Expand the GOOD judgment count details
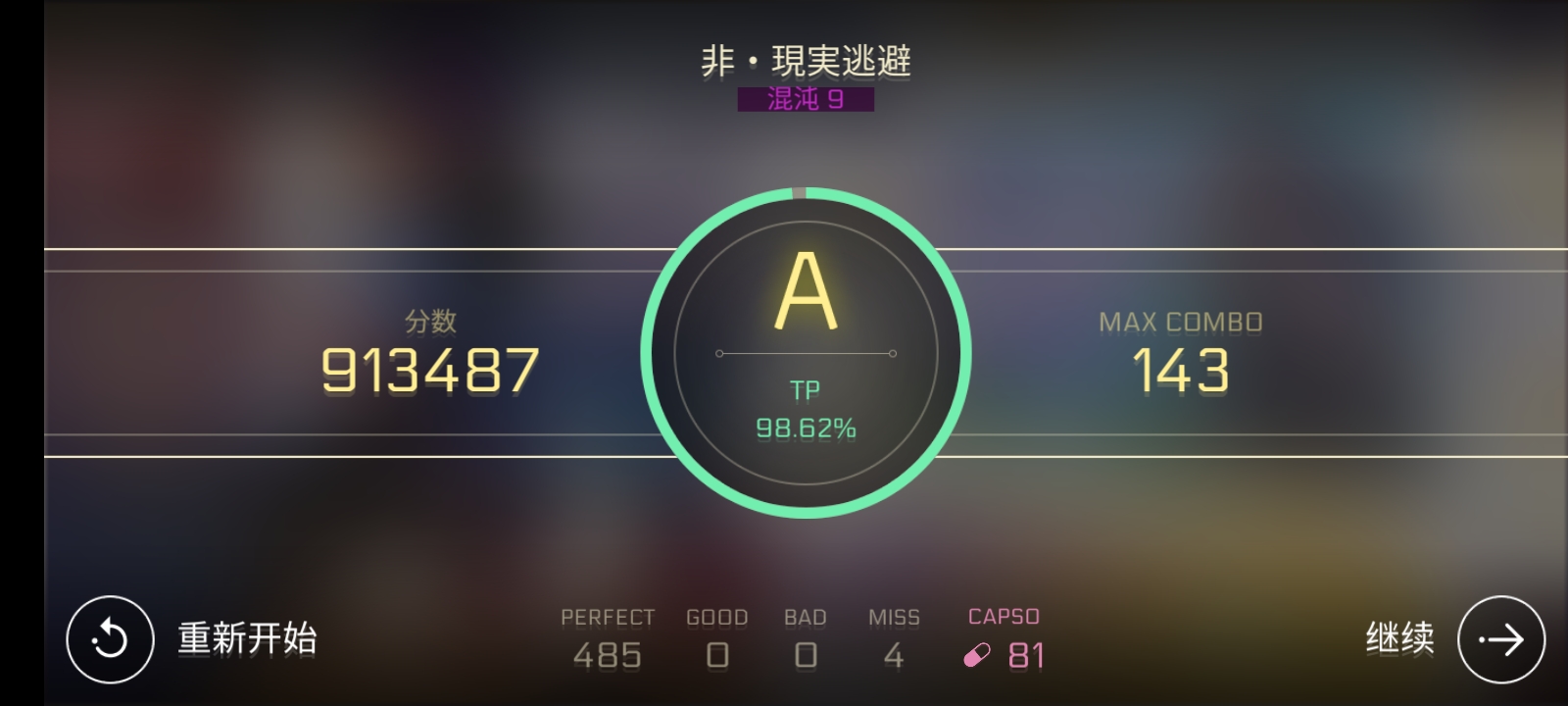 [x=717, y=654]
